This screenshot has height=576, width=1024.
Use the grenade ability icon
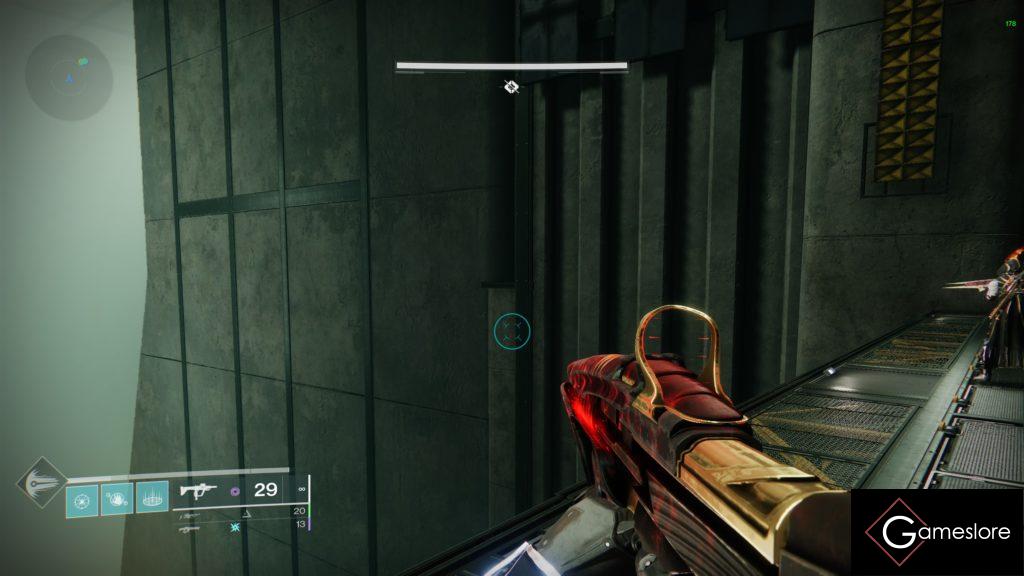(82, 499)
